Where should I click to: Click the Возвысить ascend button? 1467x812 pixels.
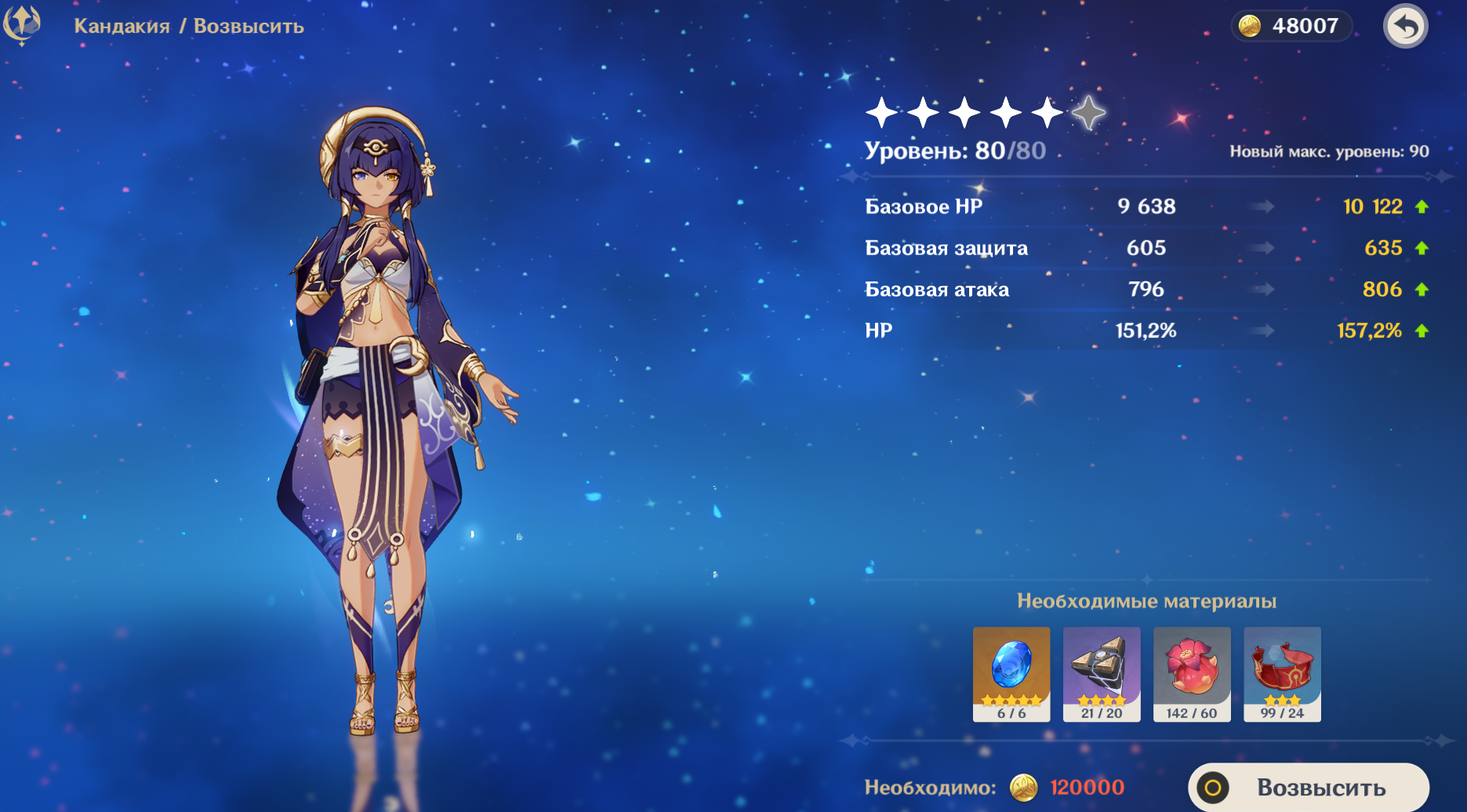[x=1308, y=787]
